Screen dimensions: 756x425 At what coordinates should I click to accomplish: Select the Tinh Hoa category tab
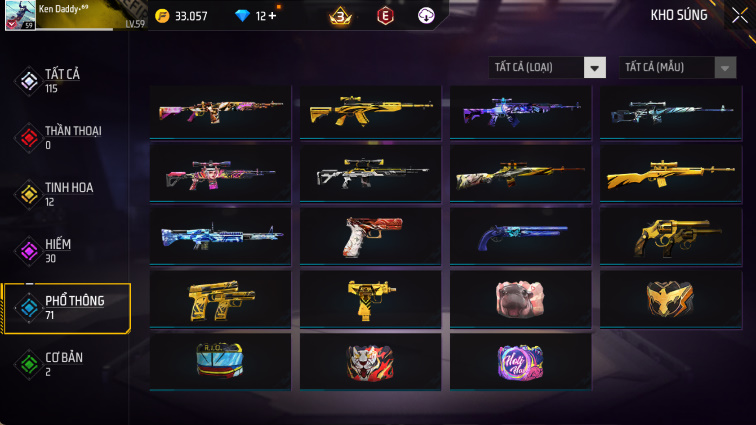(66, 193)
